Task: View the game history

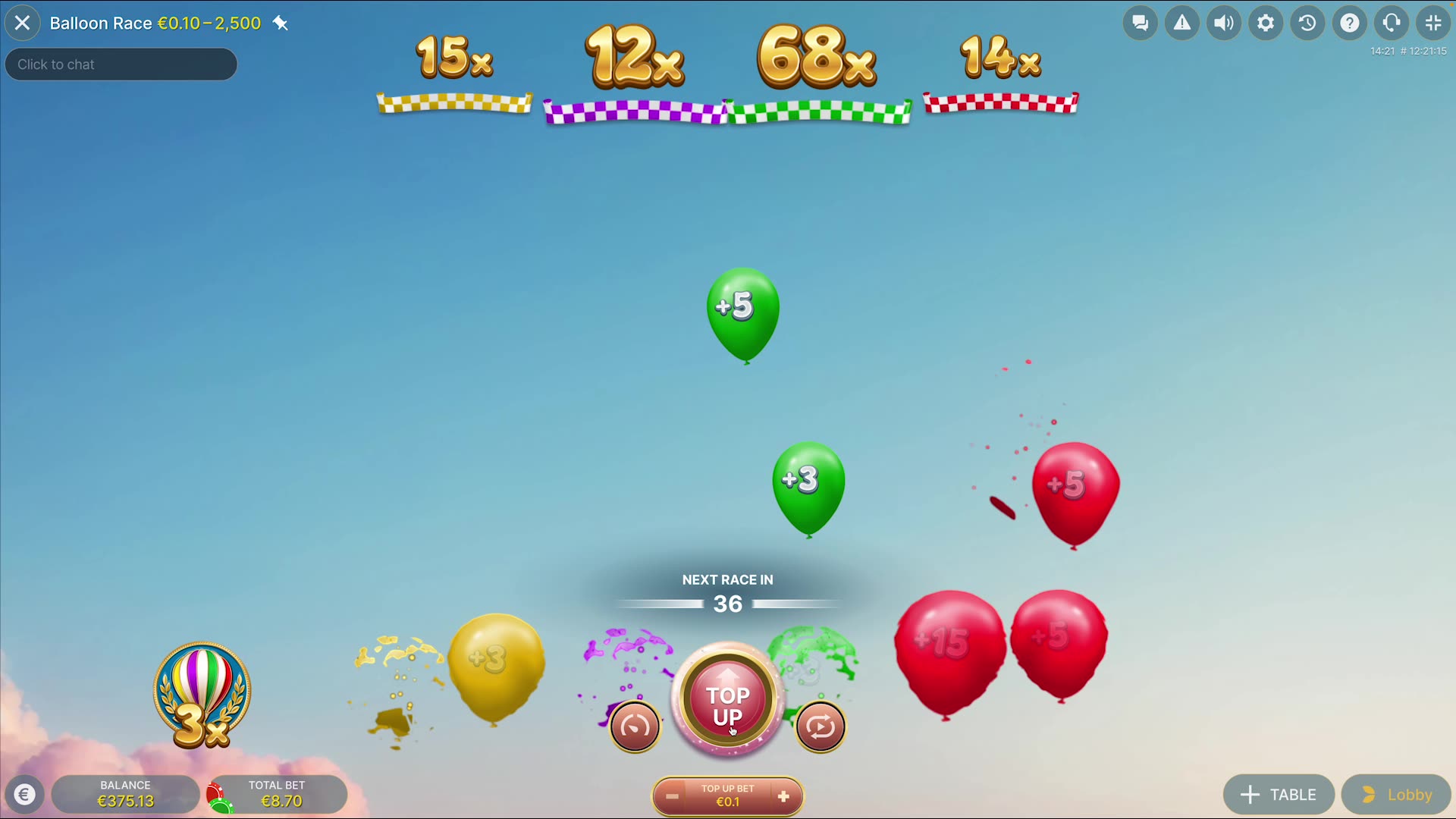Action: (1307, 23)
